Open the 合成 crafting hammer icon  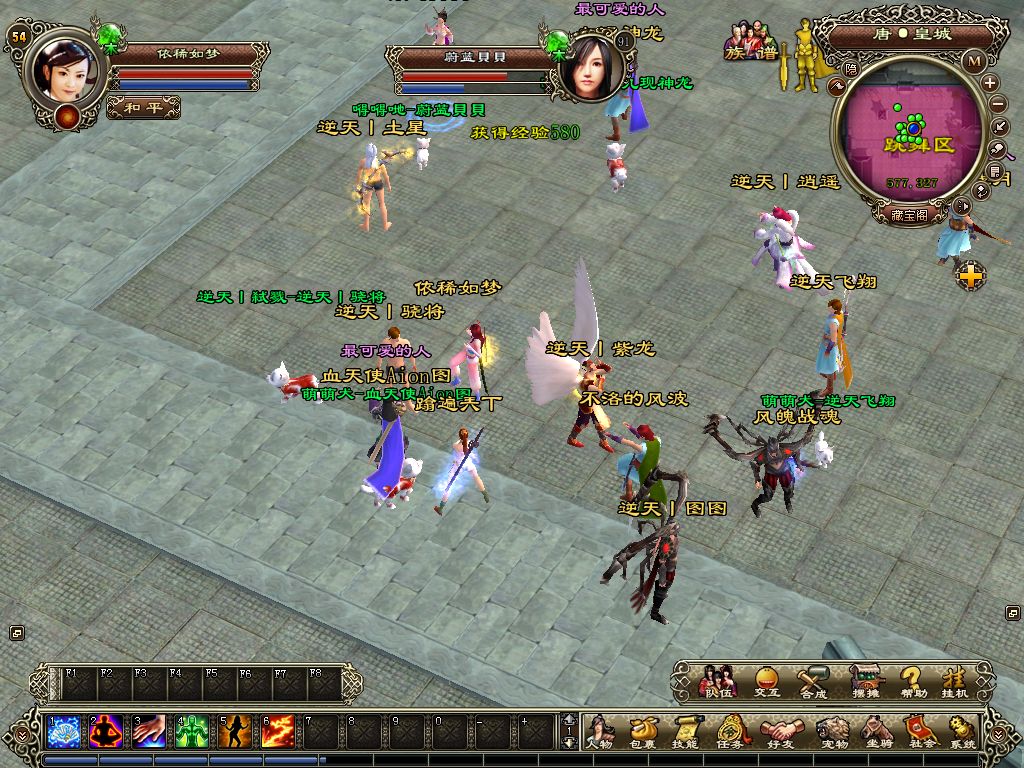[x=814, y=681]
